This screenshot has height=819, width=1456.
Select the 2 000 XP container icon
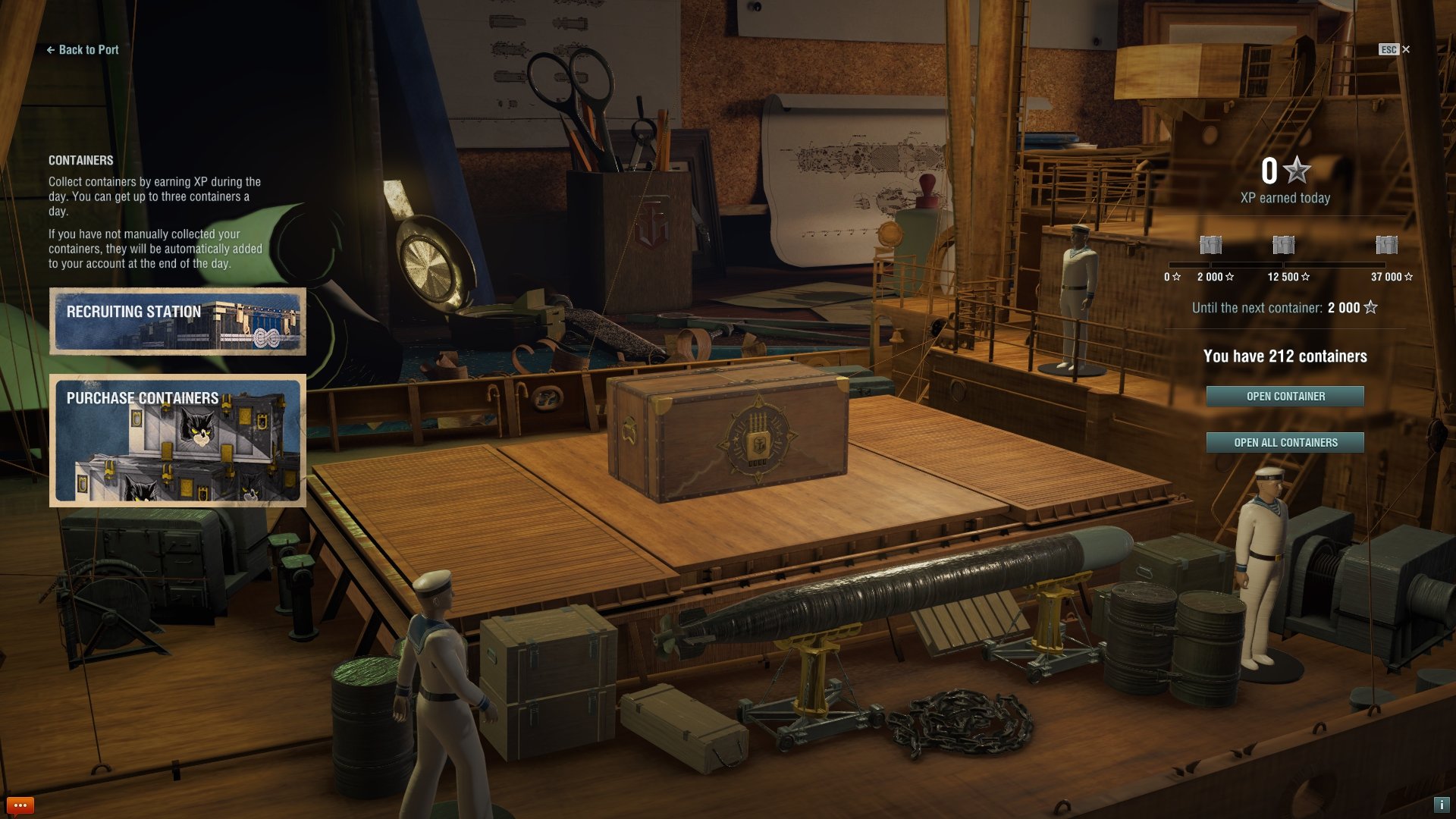coord(1211,245)
